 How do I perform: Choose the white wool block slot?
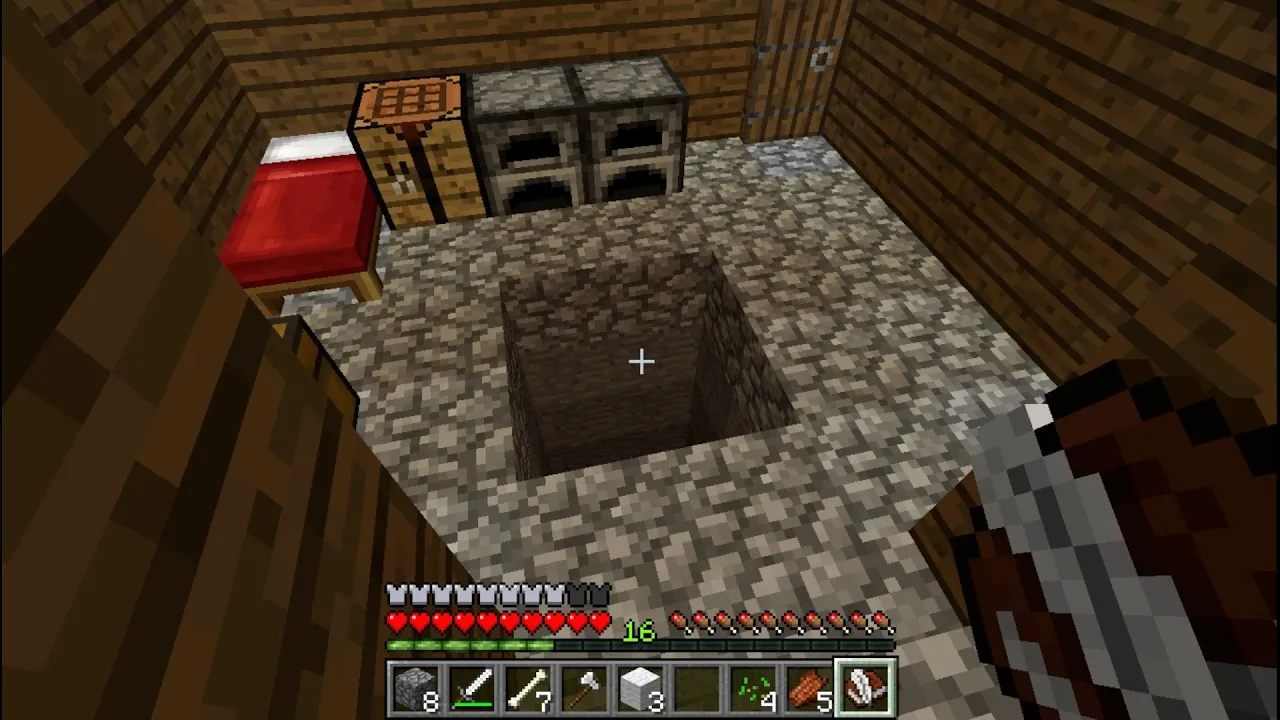(x=640, y=689)
